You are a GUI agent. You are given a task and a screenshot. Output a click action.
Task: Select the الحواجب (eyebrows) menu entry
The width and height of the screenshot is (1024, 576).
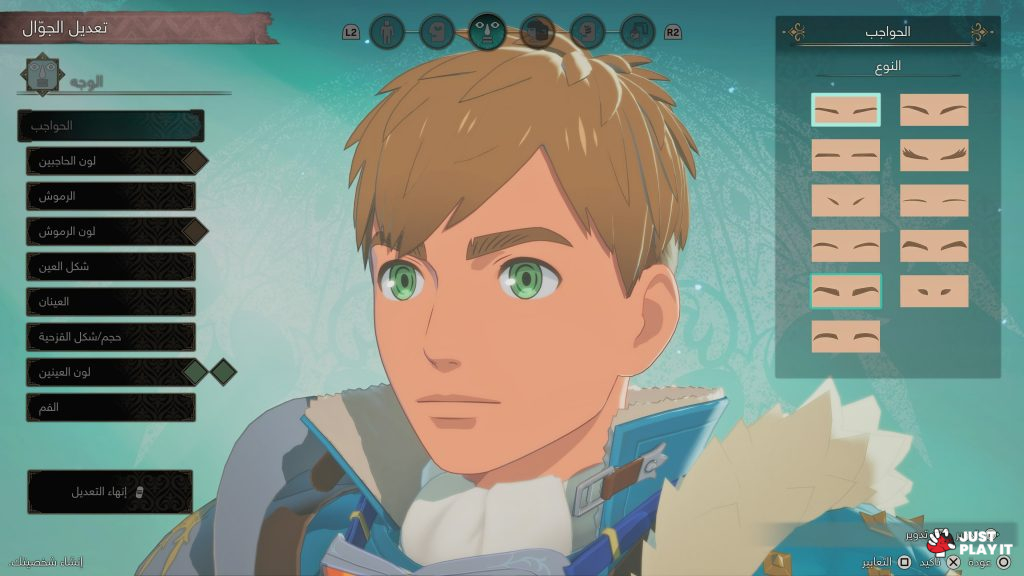pyautogui.click(x=110, y=126)
